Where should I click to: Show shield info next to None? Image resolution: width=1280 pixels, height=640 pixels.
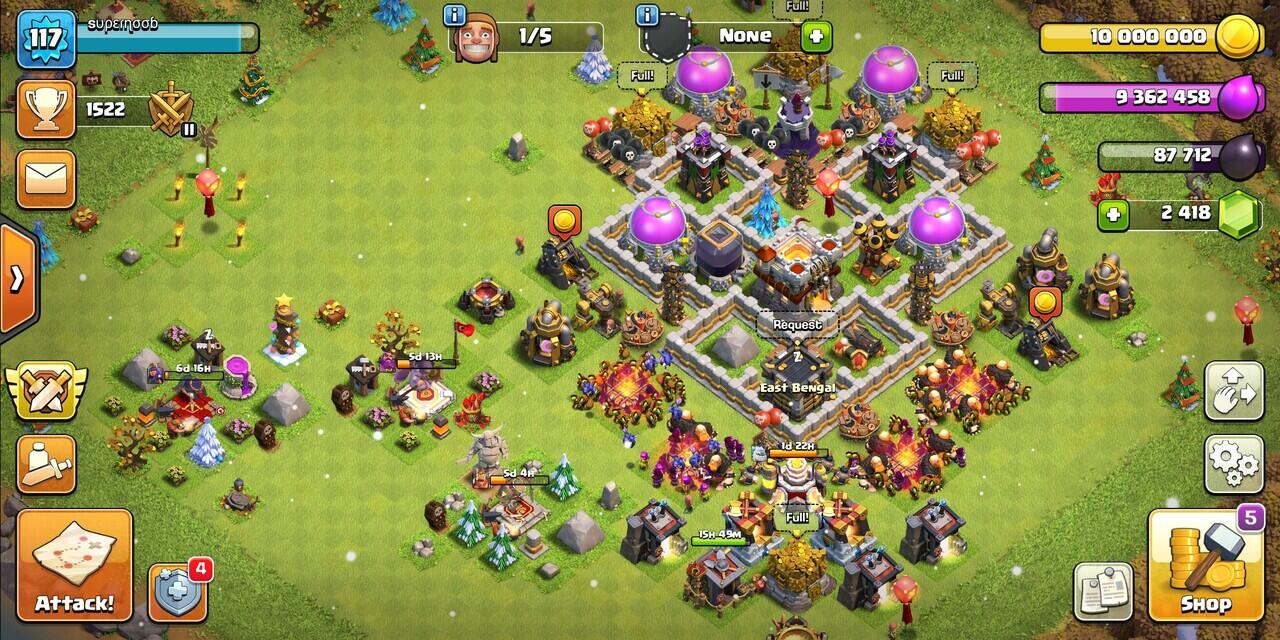(x=649, y=15)
